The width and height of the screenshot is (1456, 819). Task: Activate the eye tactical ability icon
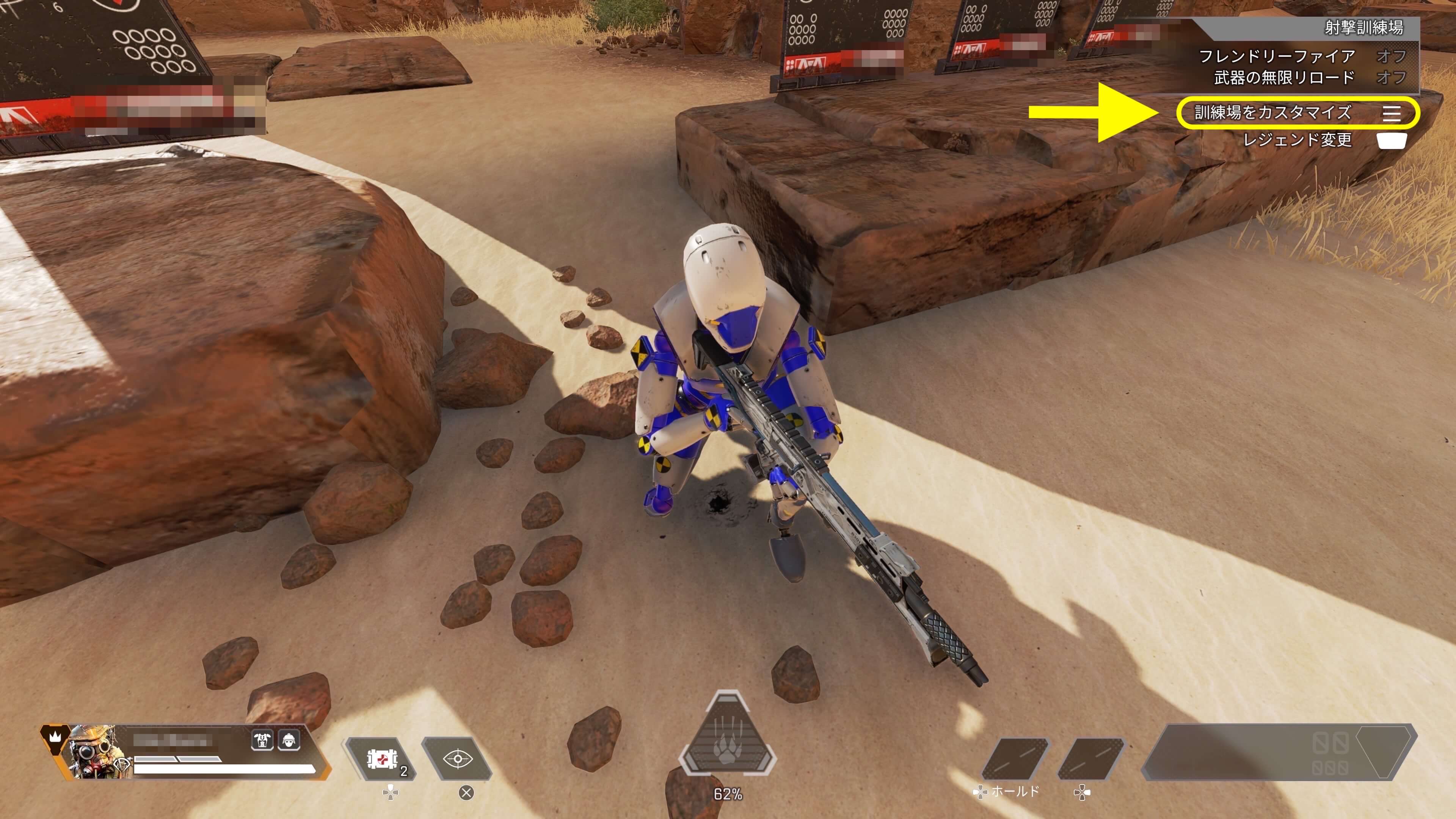(x=458, y=759)
